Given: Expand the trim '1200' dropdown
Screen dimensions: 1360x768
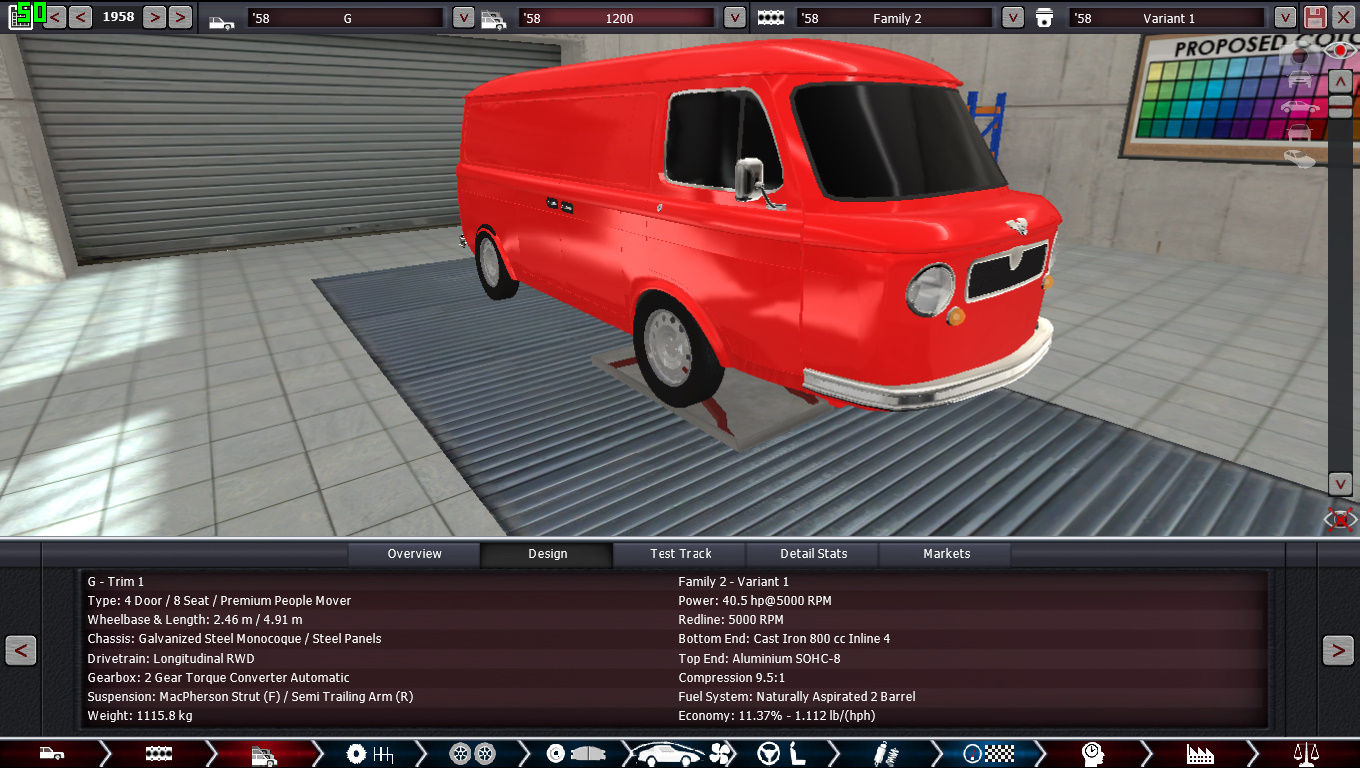Looking at the screenshot, I should [x=735, y=18].
